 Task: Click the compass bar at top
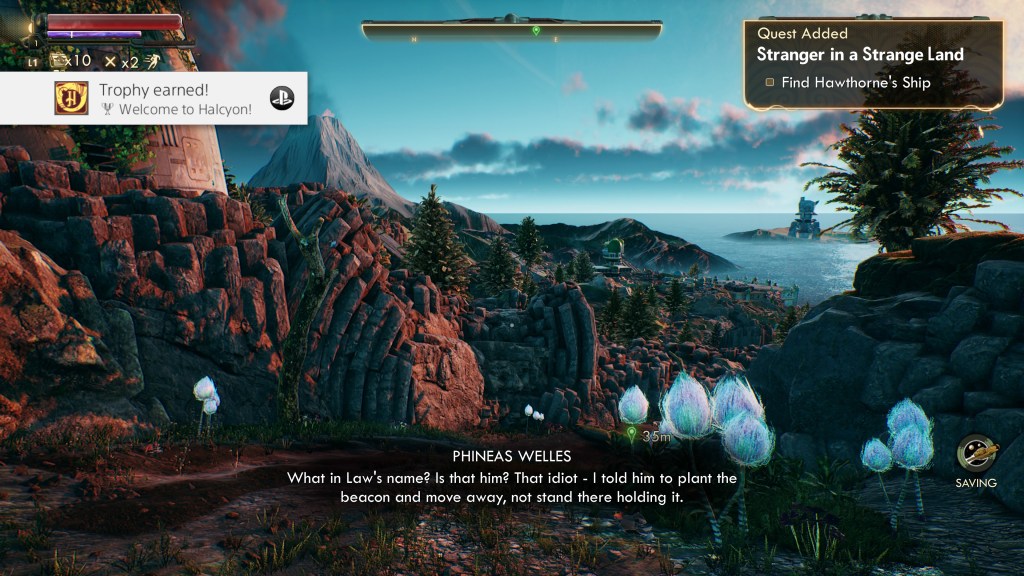511,30
